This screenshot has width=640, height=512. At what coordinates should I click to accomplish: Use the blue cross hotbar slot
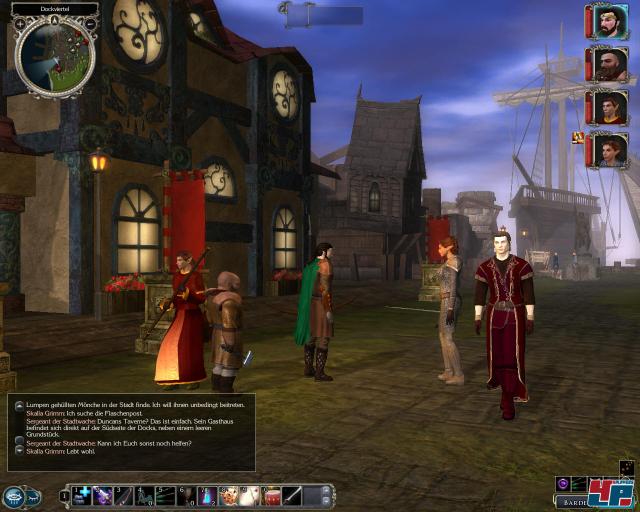[x=83, y=495]
